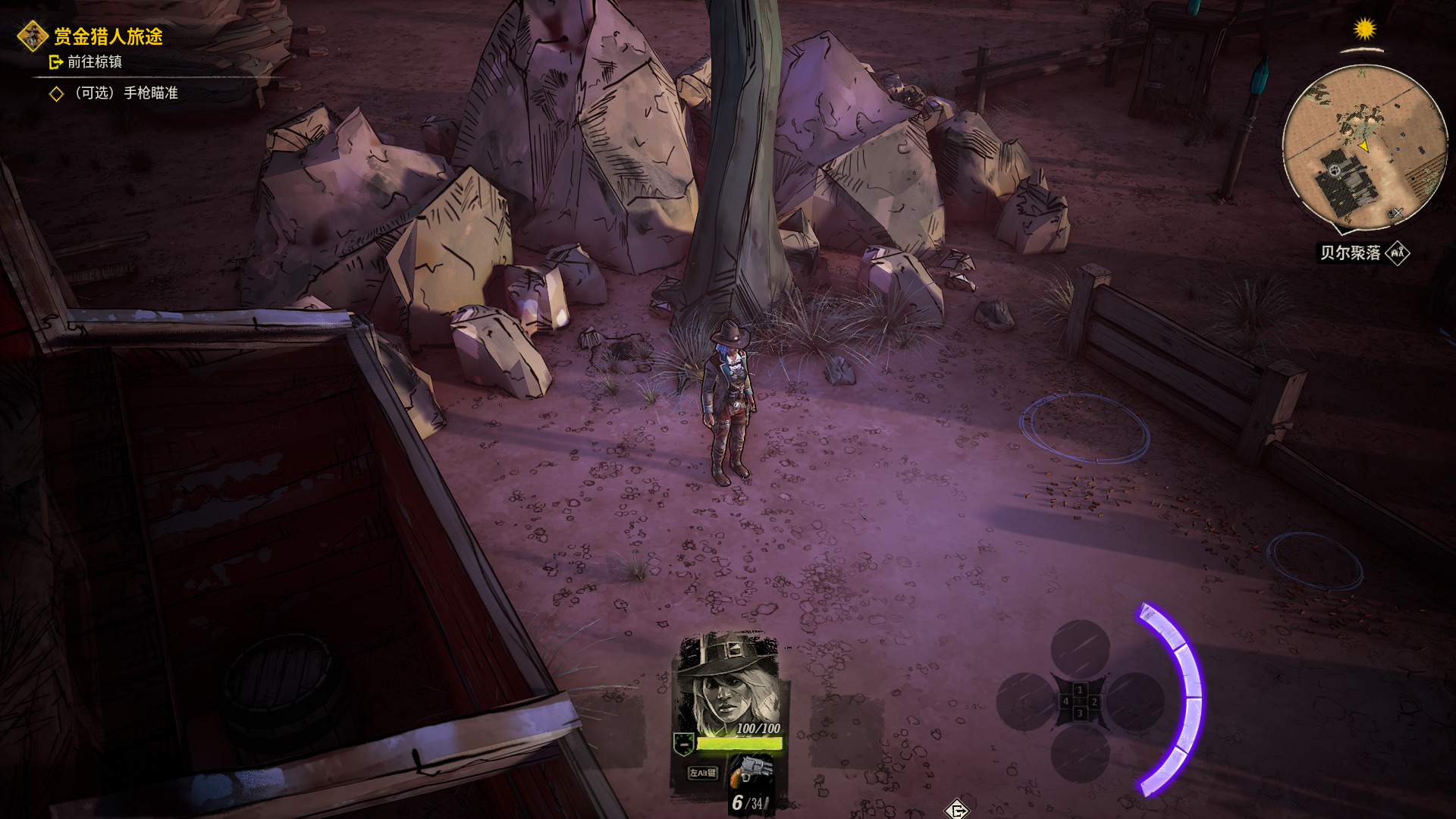This screenshot has height=819, width=1456.
Task: Click the diamond exit-arrow marker at bottom
Action: point(957,810)
